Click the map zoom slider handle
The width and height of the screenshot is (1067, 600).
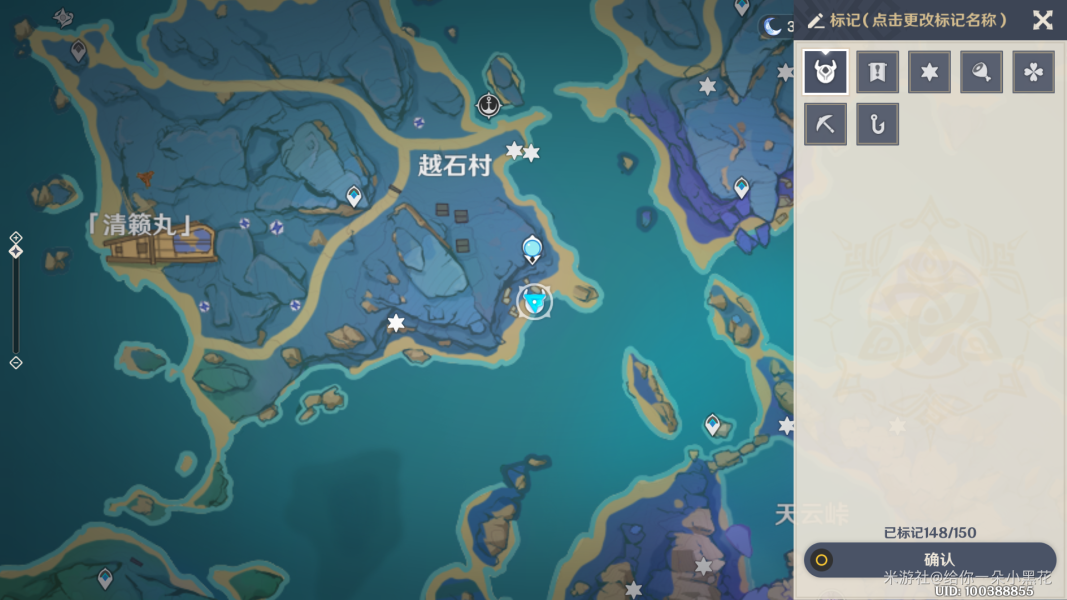click(x=16, y=251)
